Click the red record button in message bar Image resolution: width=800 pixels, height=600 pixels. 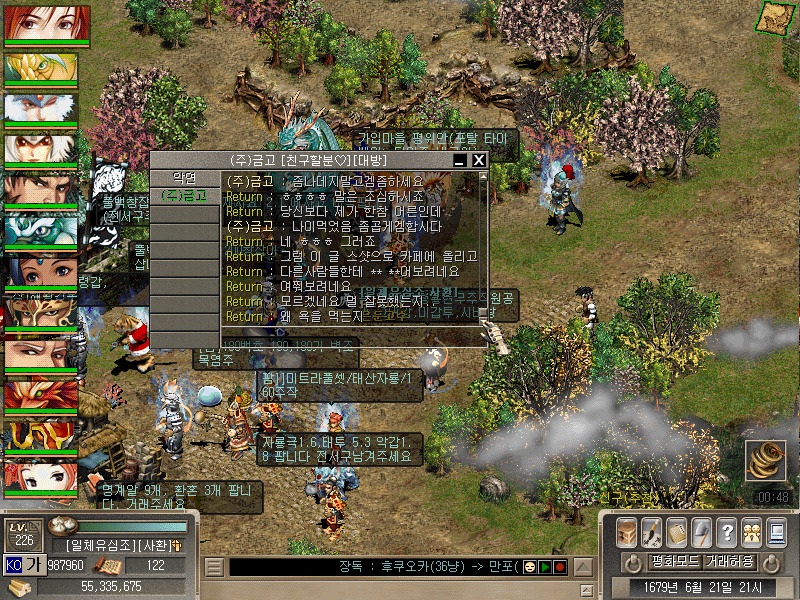(560, 567)
